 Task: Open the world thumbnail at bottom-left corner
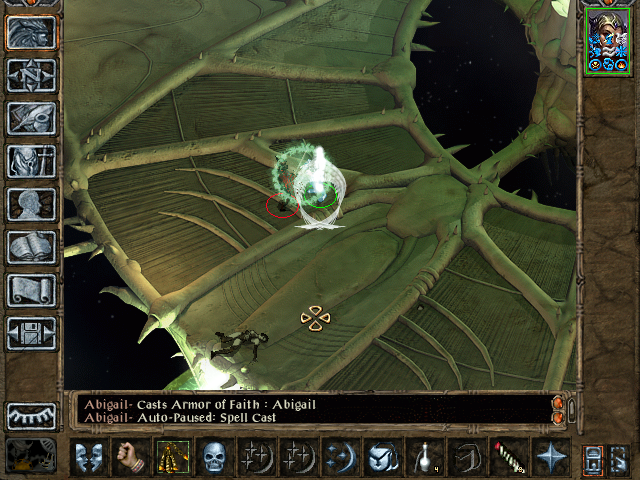pyautogui.click(x=31, y=457)
